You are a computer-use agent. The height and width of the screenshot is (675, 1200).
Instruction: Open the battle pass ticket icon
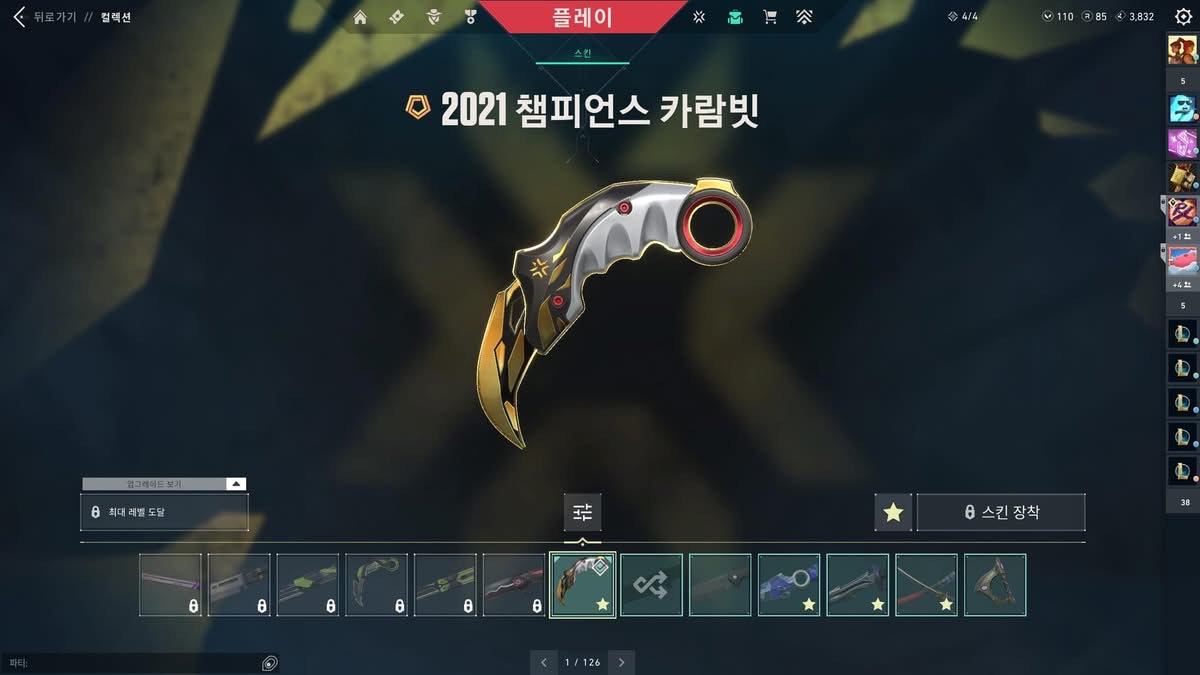pos(396,17)
